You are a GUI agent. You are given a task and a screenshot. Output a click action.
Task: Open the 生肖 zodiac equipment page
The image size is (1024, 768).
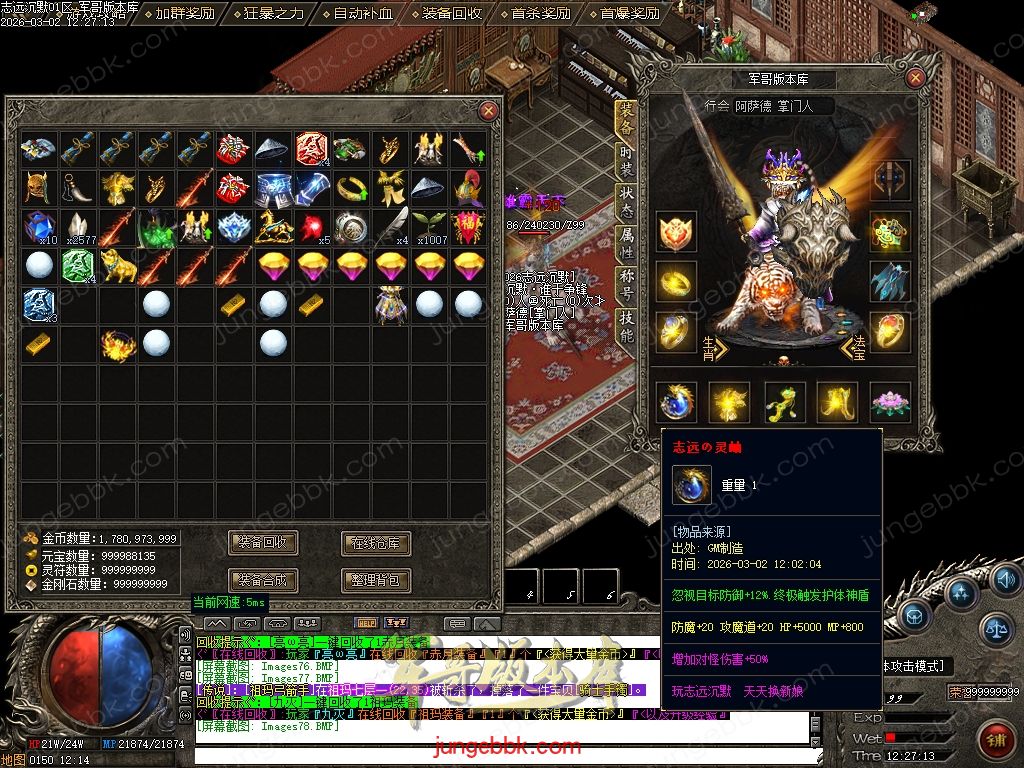tap(711, 349)
